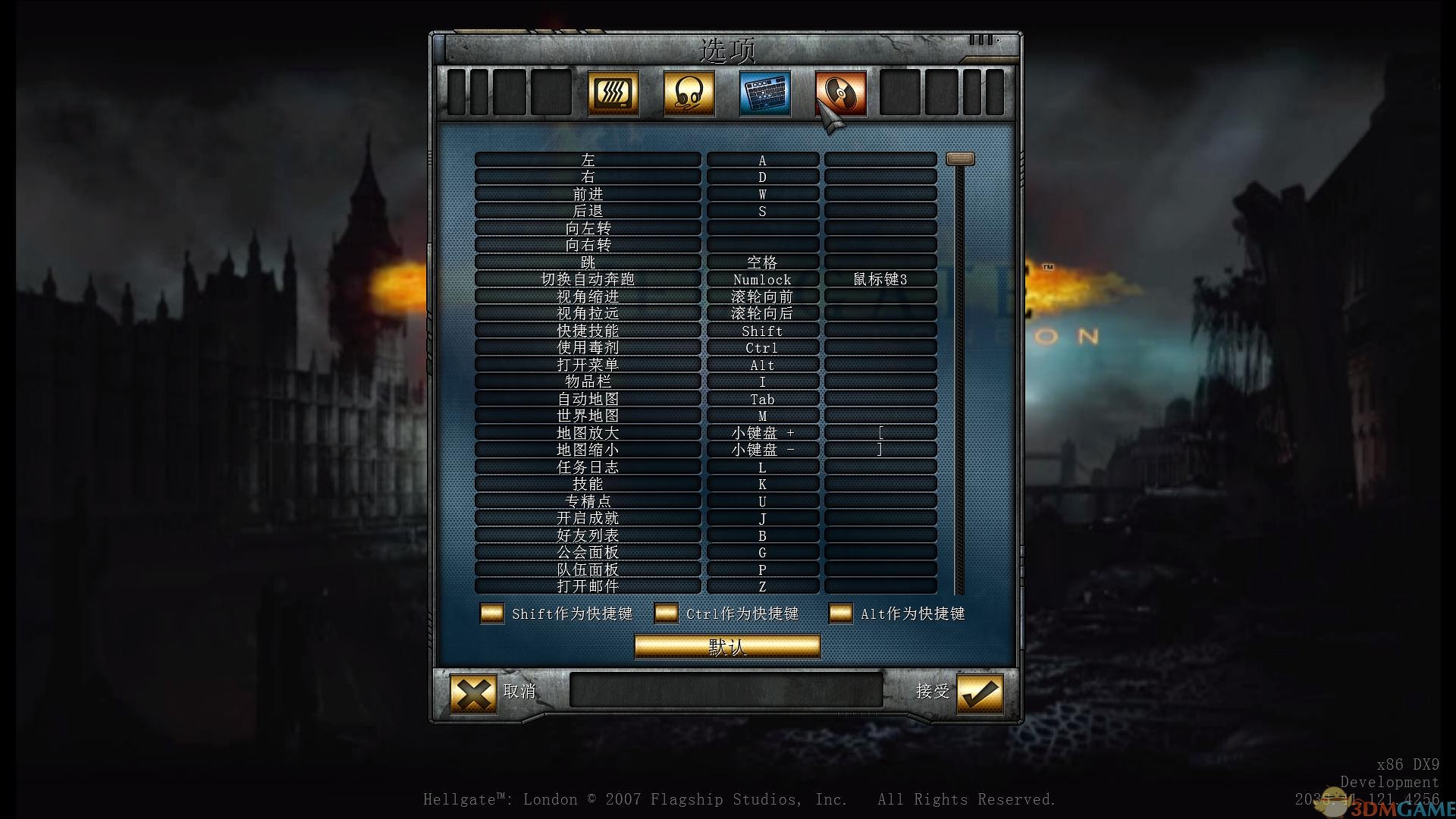
Task: Click the X cancel icon at bottom left
Action: [x=472, y=692]
